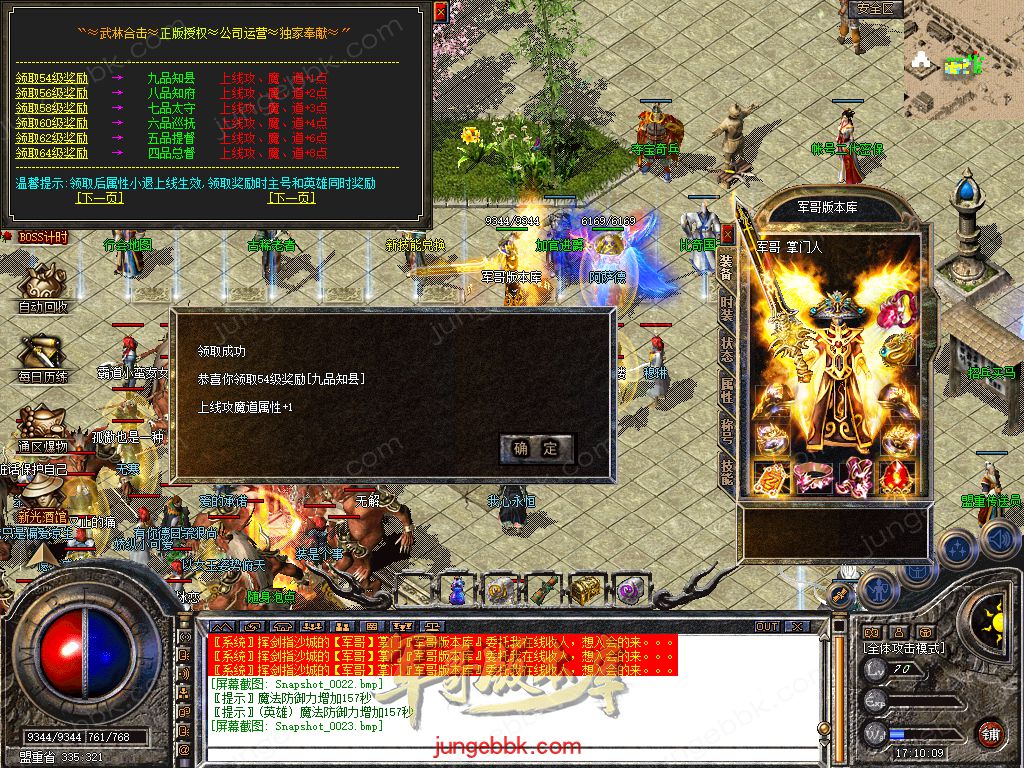Image resolution: width=1024 pixels, height=768 pixels.
Task: Switch to the 称号 title tab
Action: pos(727,431)
